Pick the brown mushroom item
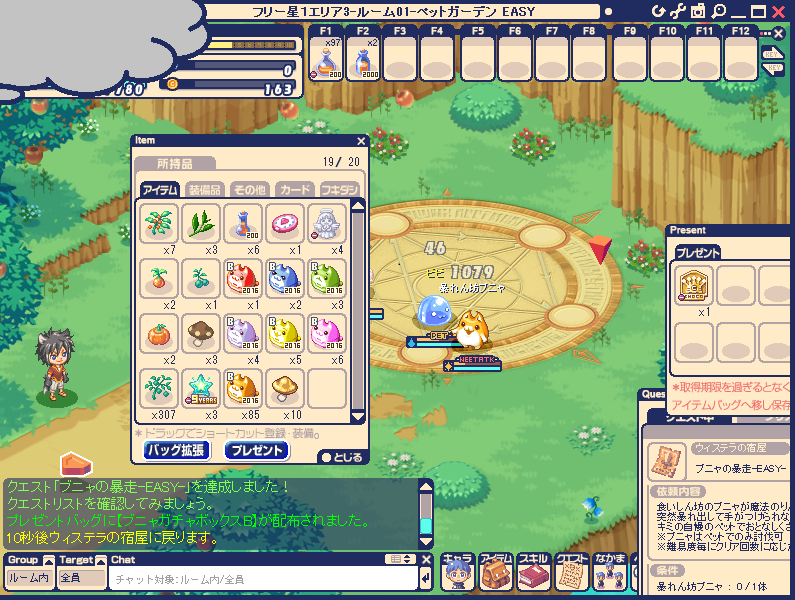This screenshot has width=795, height=600. coord(200,332)
